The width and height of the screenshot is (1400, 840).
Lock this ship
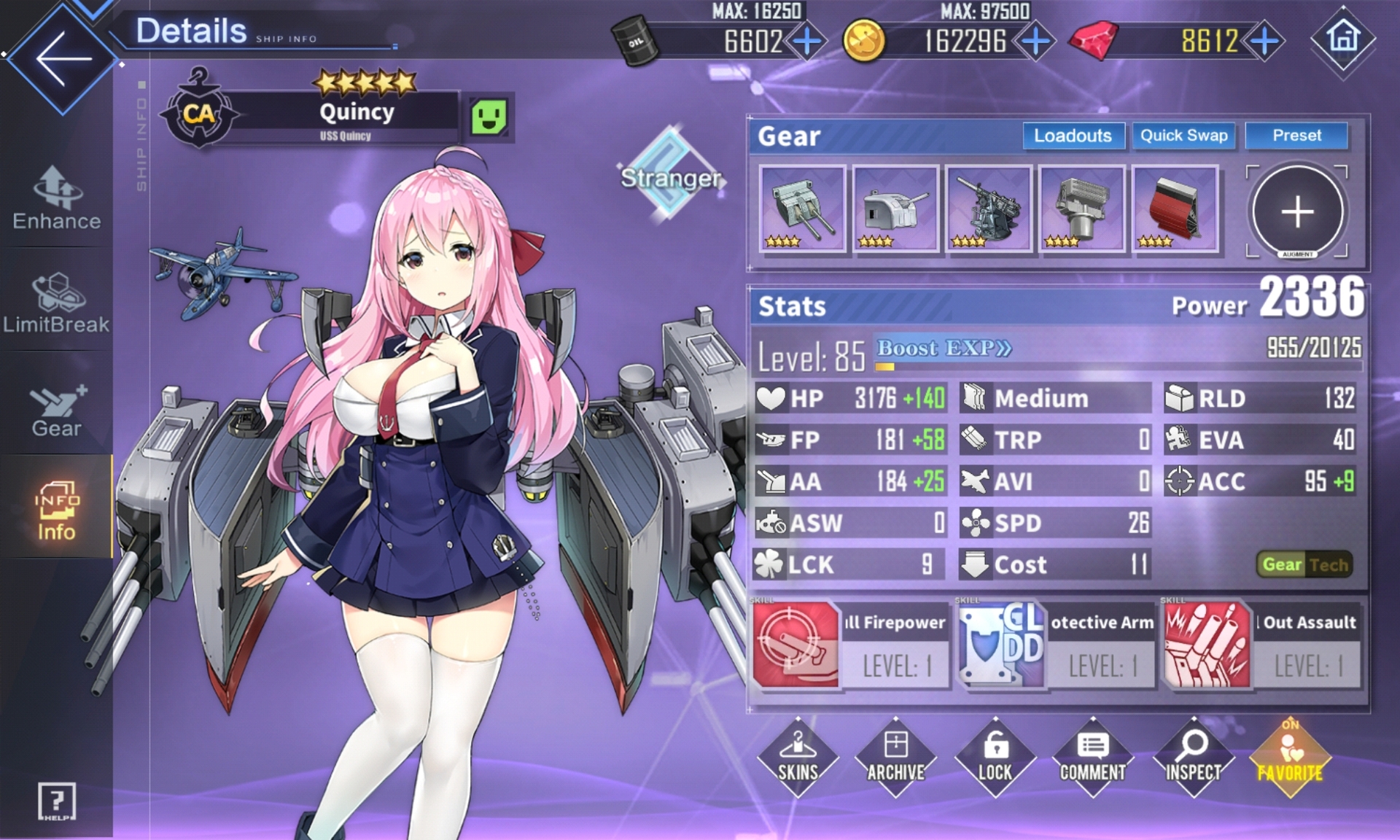pos(995,758)
